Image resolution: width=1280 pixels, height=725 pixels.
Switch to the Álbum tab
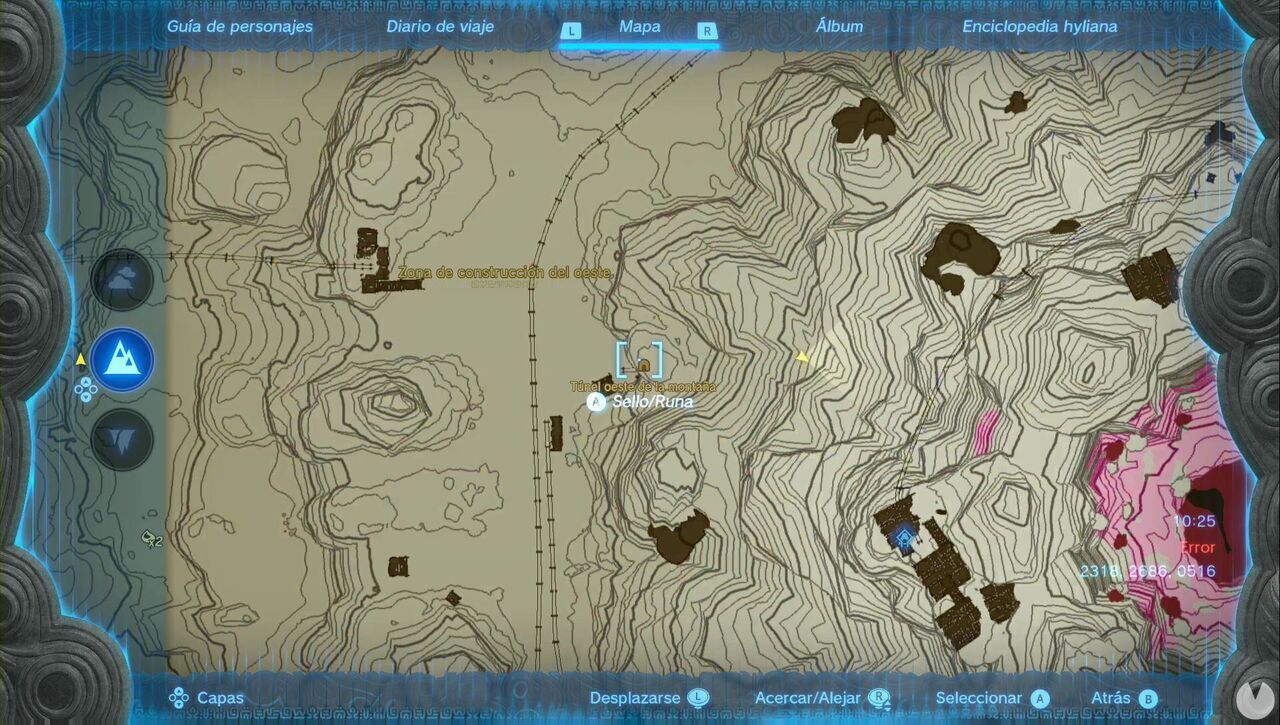pyautogui.click(x=841, y=27)
